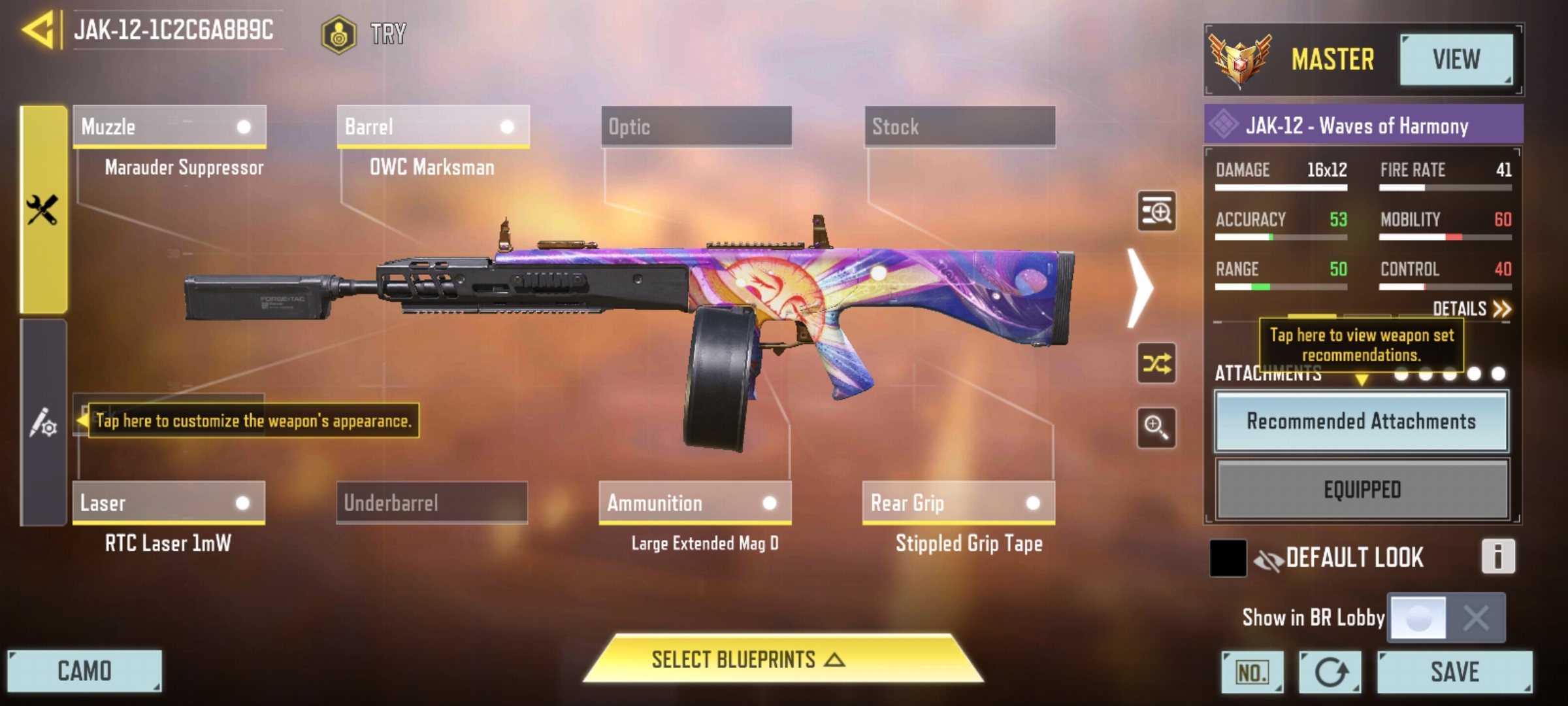Image resolution: width=1568 pixels, height=706 pixels.
Task: Tap the right arrow to view next weapon
Action: click(x=1141, y=288)
